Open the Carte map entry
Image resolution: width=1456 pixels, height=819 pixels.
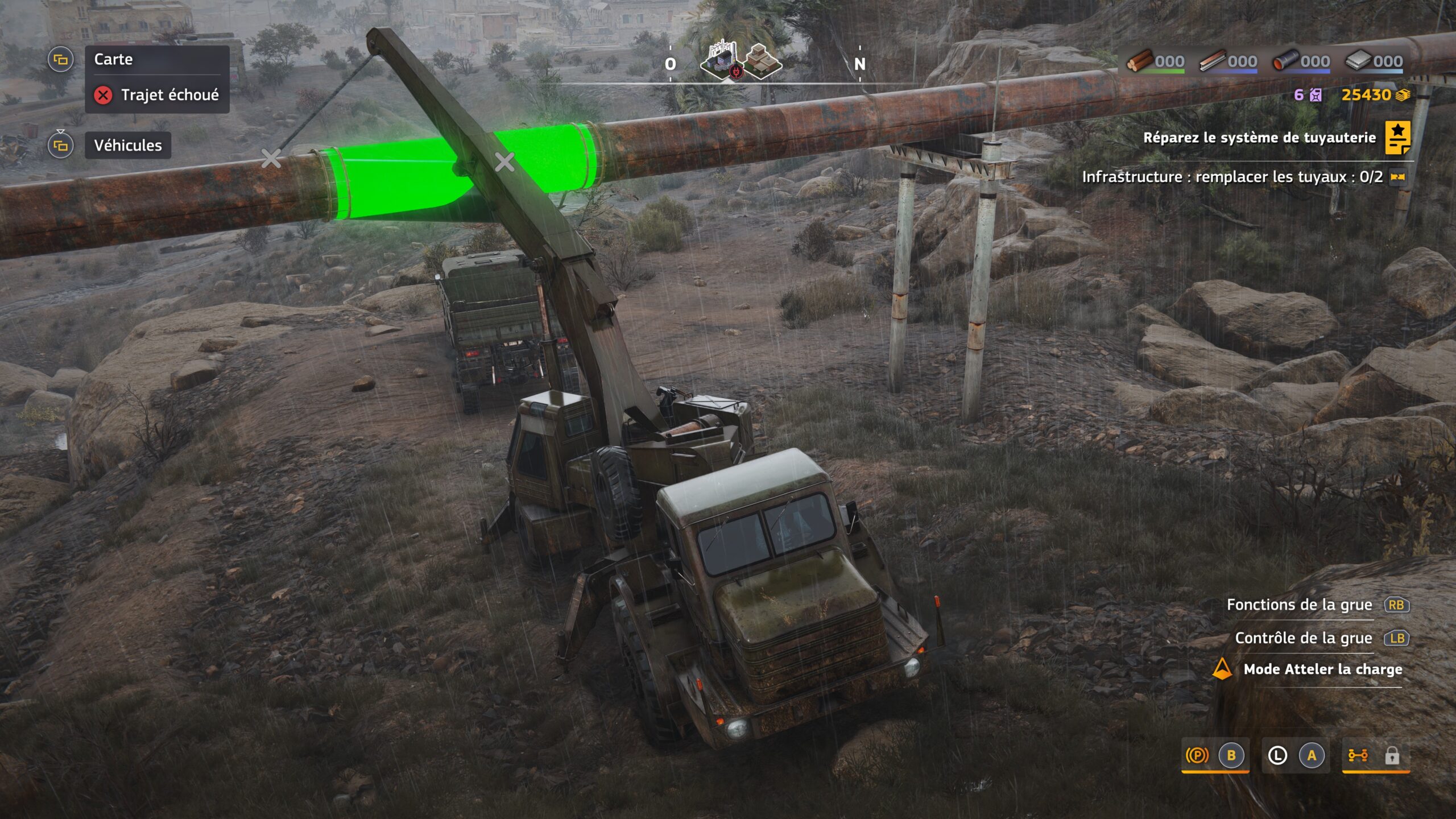(113, 60)
